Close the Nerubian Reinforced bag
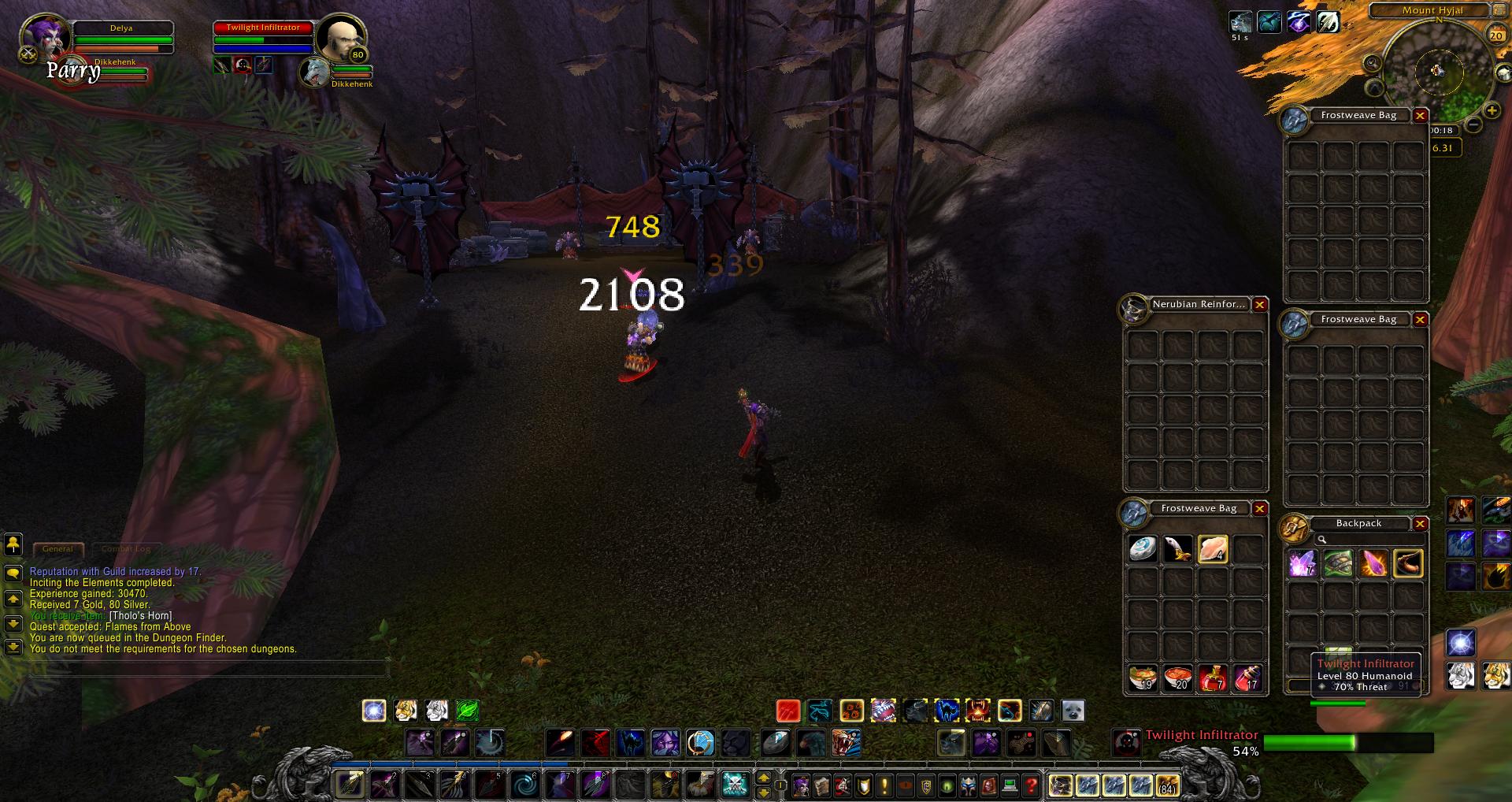The width and height of the screenshot is (1512, 802). [1260, 305]
